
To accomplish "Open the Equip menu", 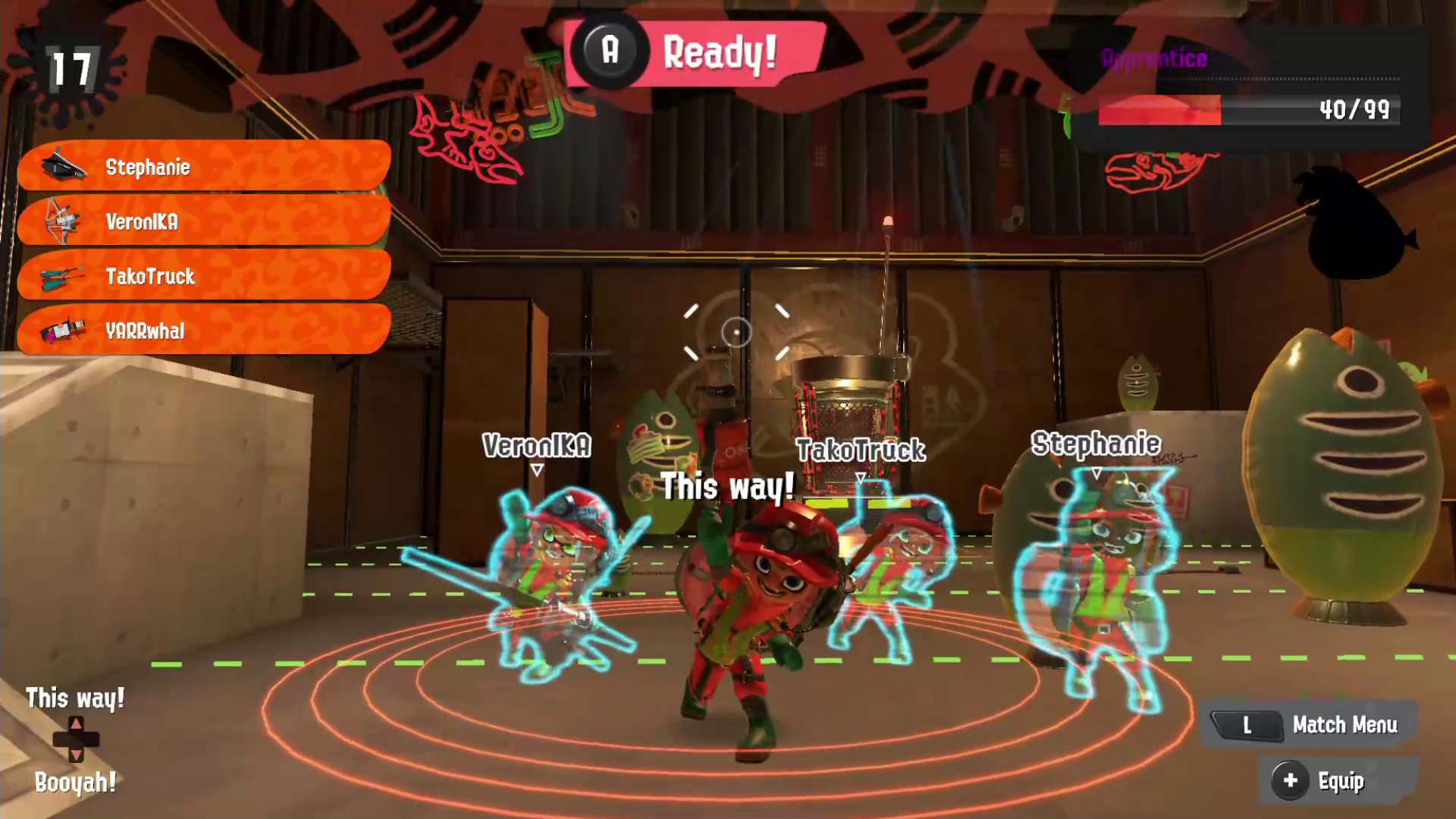I will (1341, 780).
